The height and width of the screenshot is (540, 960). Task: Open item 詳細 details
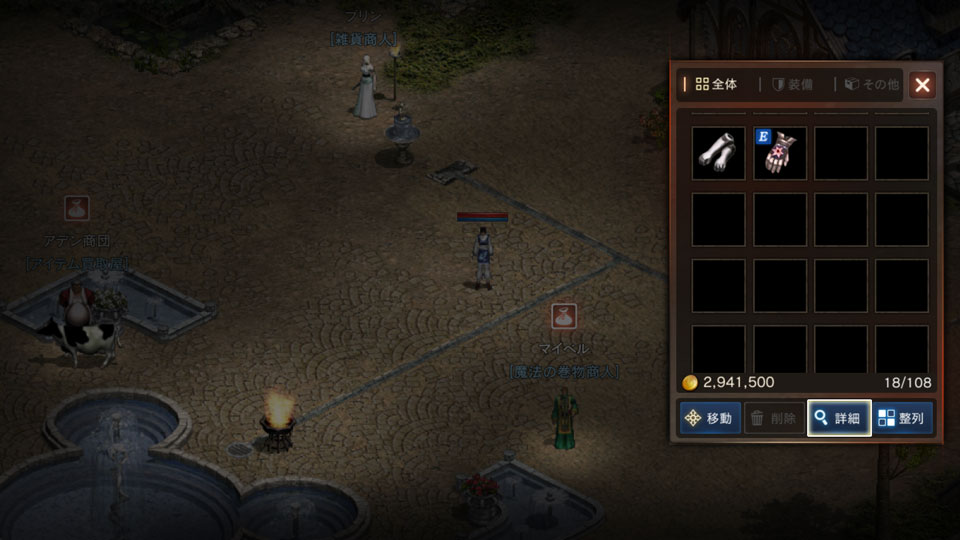(x=838, y=418)
